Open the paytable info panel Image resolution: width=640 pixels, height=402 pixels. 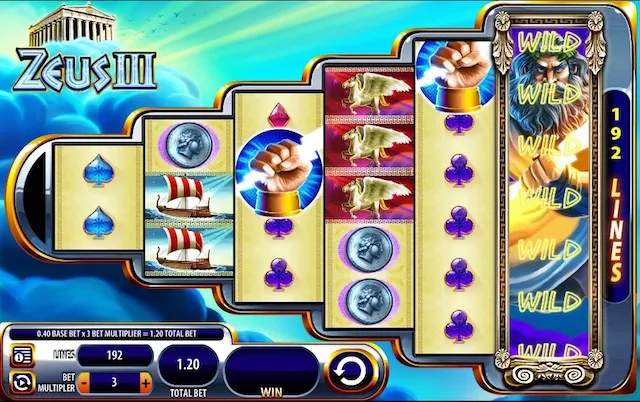click(21, 355)
